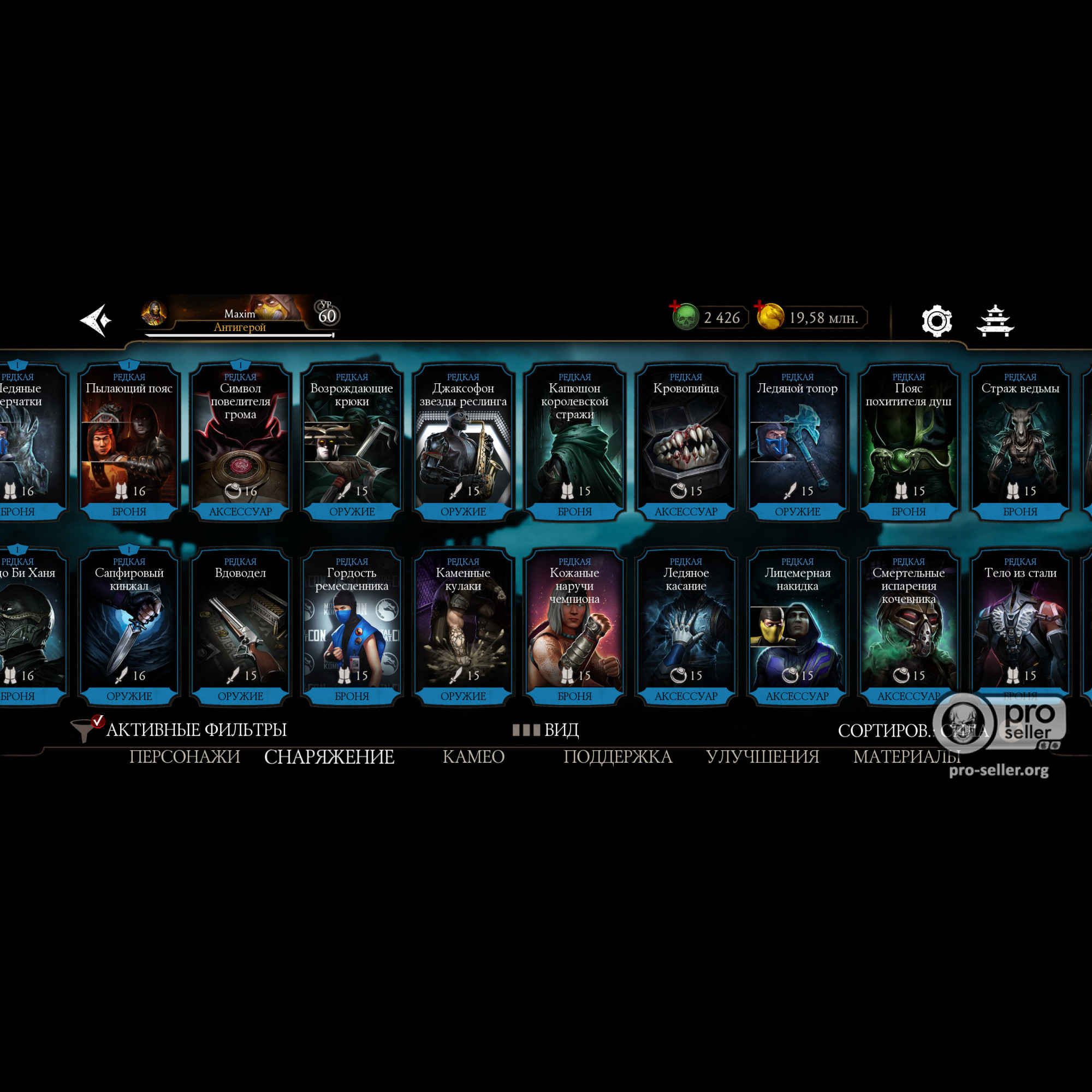Select the Сапфировый кинжал weapon card
Image resolution: width=1092 pixels, height=1092 pixels.
click(129, 626)
